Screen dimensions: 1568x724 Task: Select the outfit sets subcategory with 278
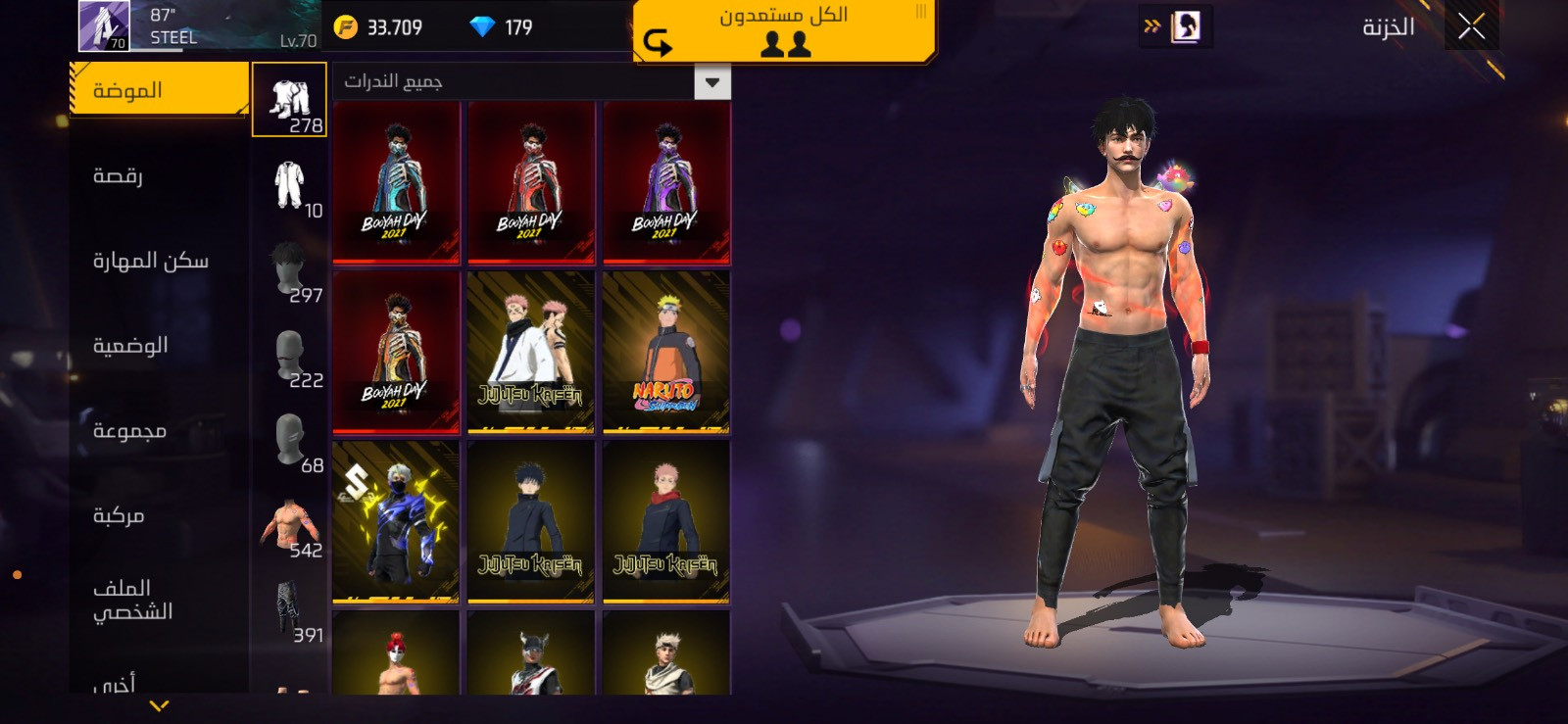coord(290,100)
